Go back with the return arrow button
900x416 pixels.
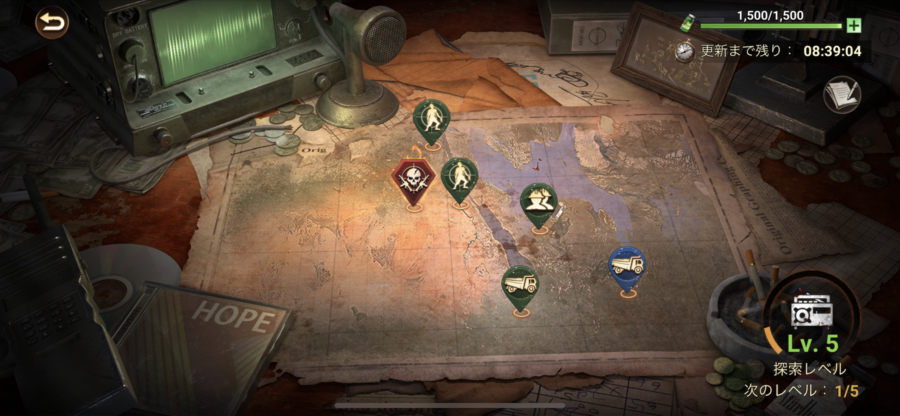(52, 21)
